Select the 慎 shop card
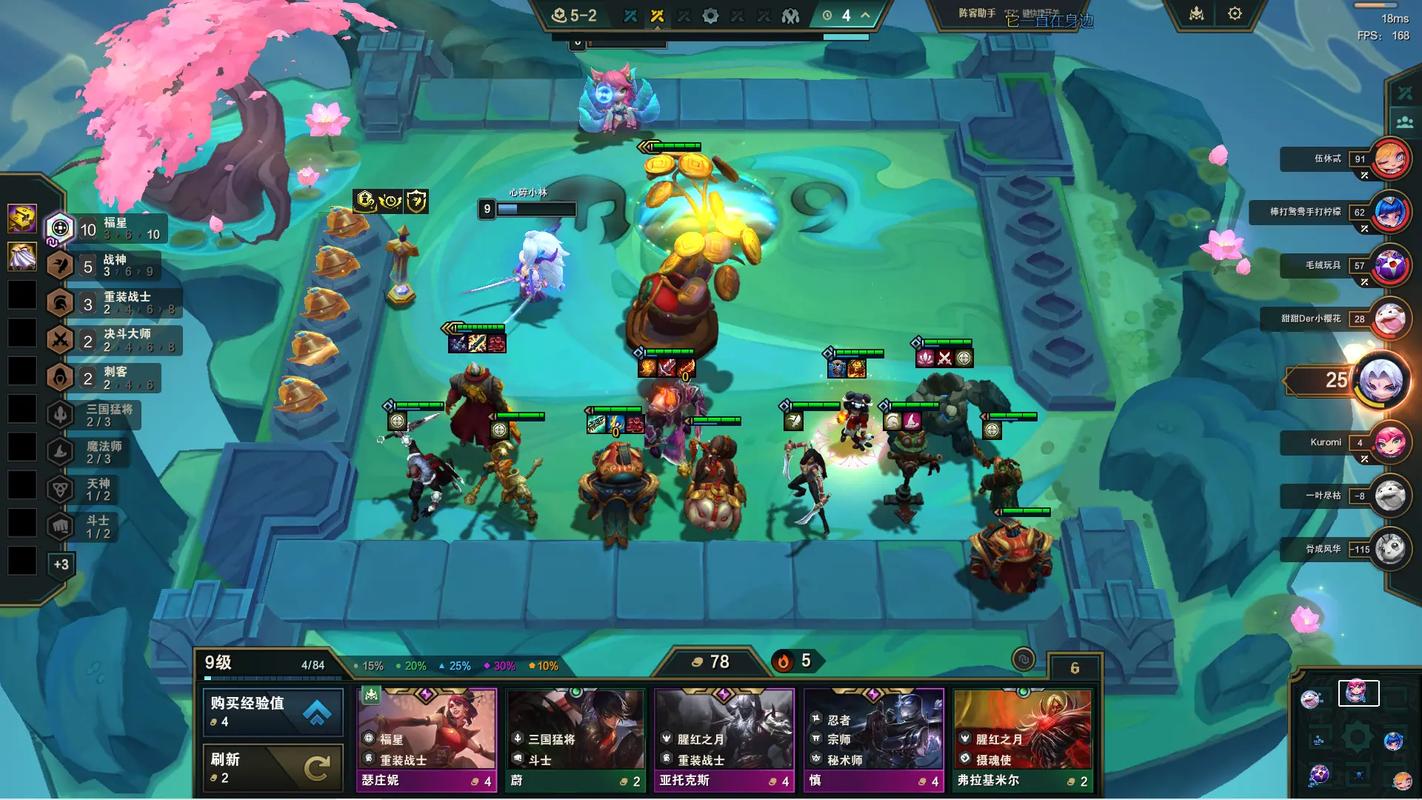Screen dimensions: 1422x800 point(874,740)
